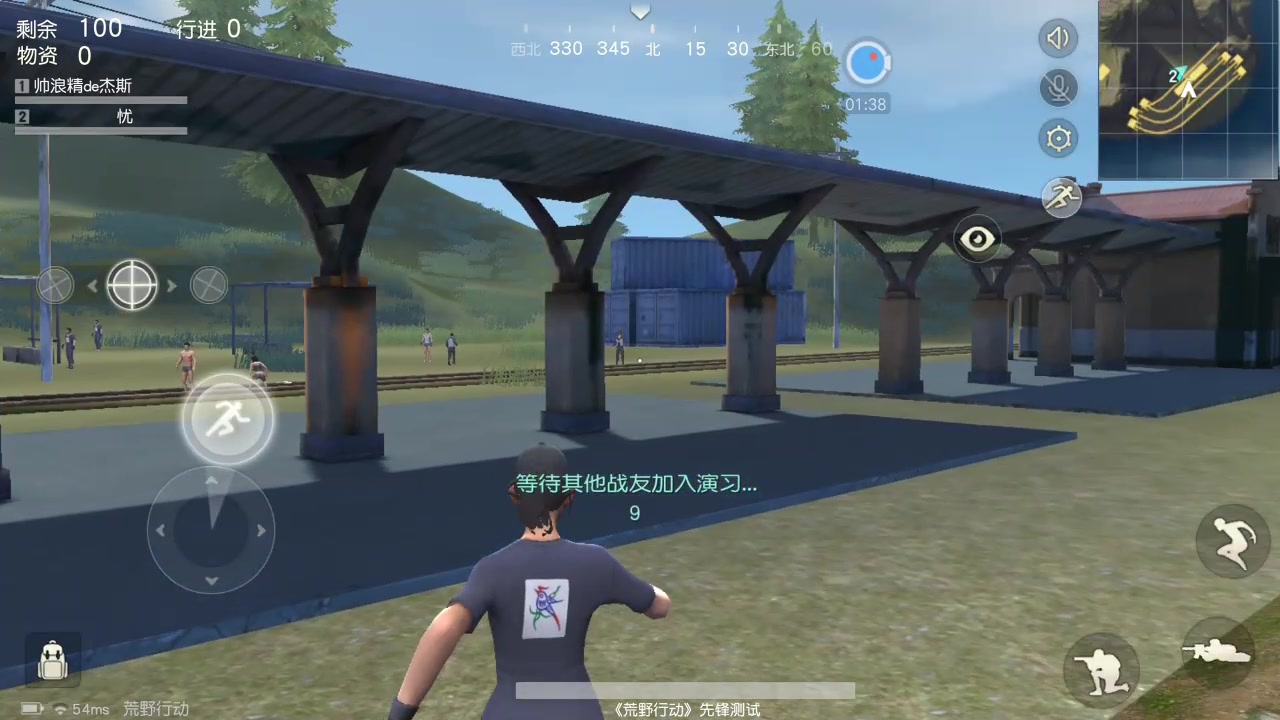1280x720 pixels.
Task: Tap the sprint icon above the joystick
Action: coord(228,419)
